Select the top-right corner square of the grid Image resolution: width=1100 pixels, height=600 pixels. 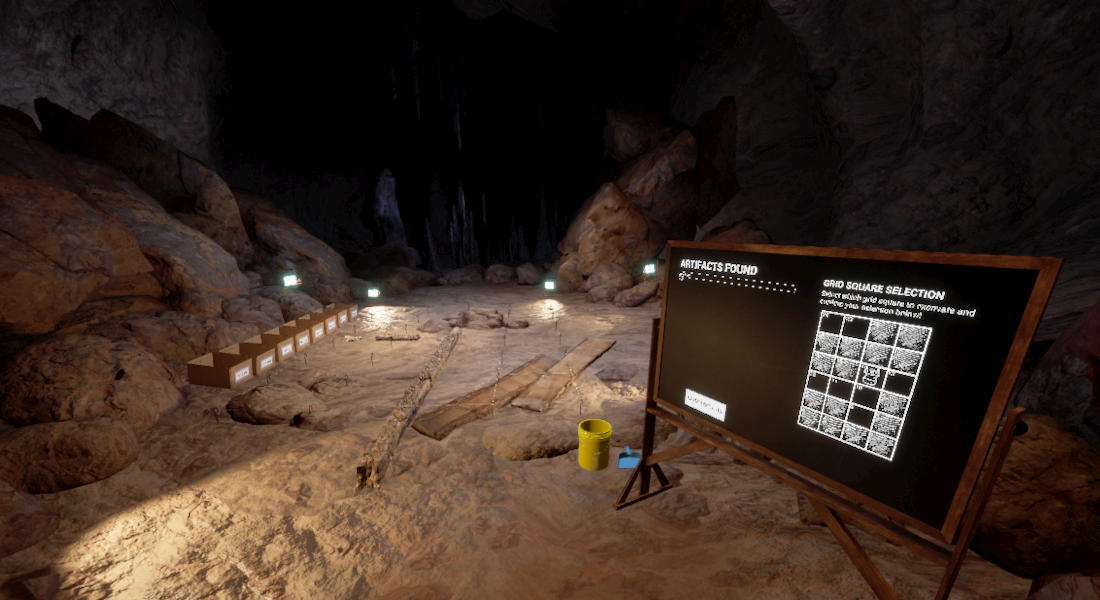[914, 336]
